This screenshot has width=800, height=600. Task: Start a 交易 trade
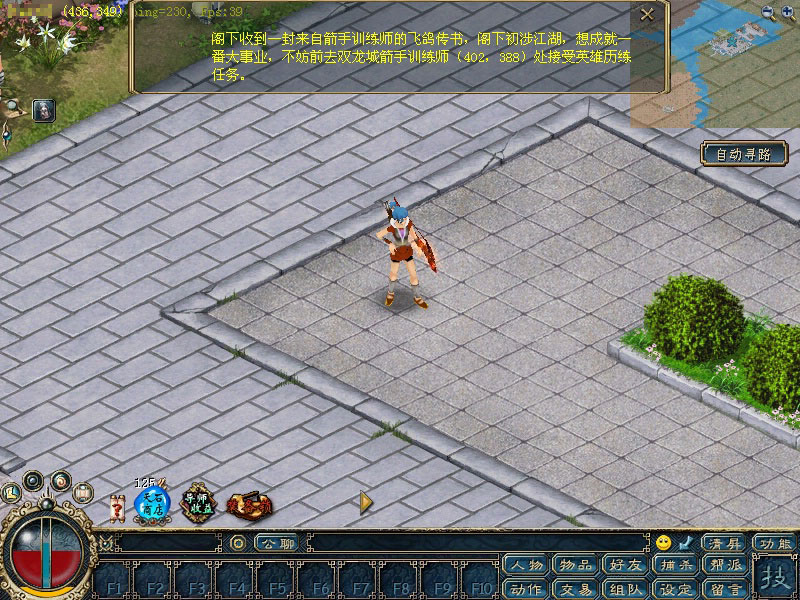click(576, 589)
